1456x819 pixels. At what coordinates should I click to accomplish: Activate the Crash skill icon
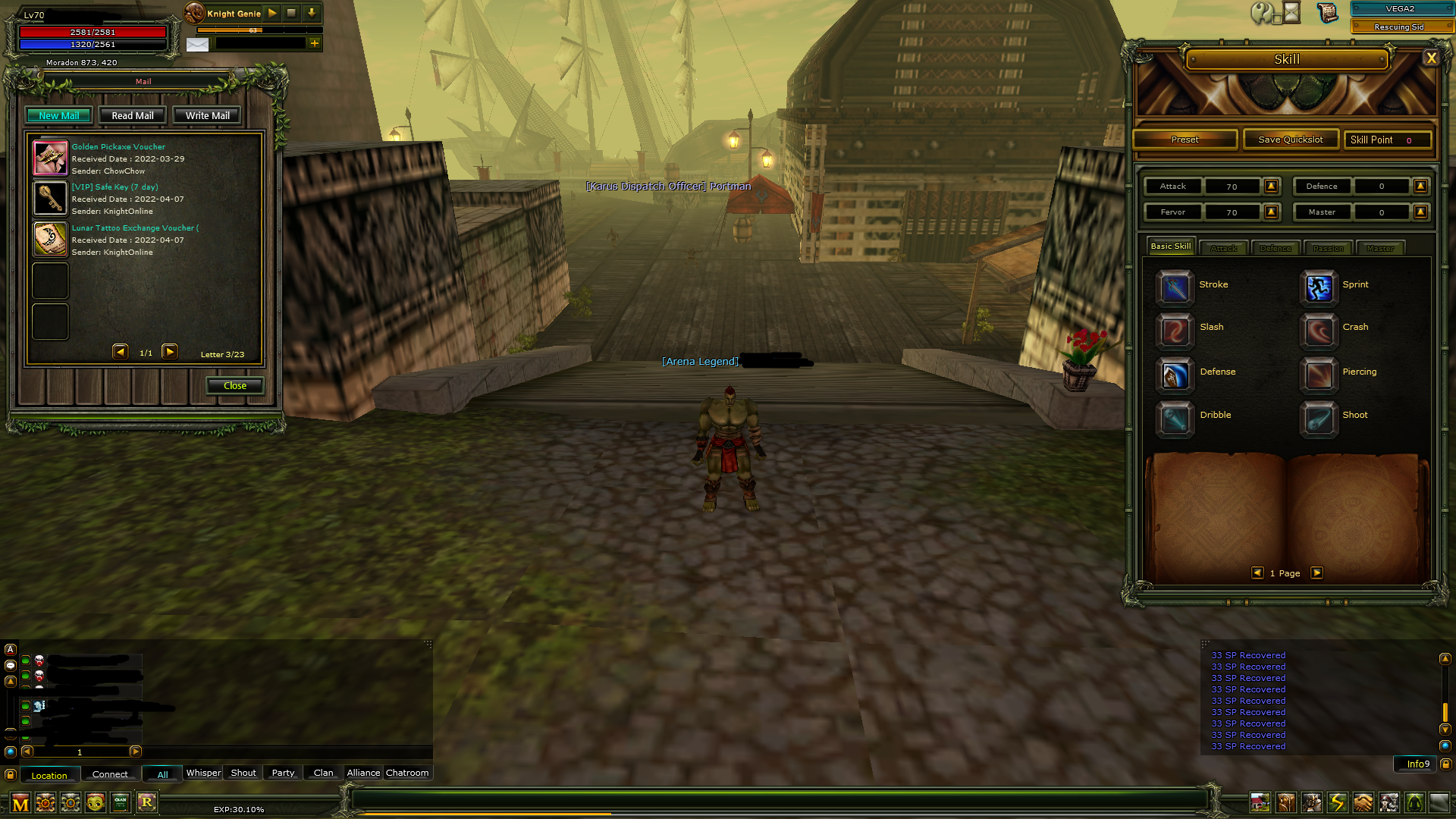pos(1318,332)
